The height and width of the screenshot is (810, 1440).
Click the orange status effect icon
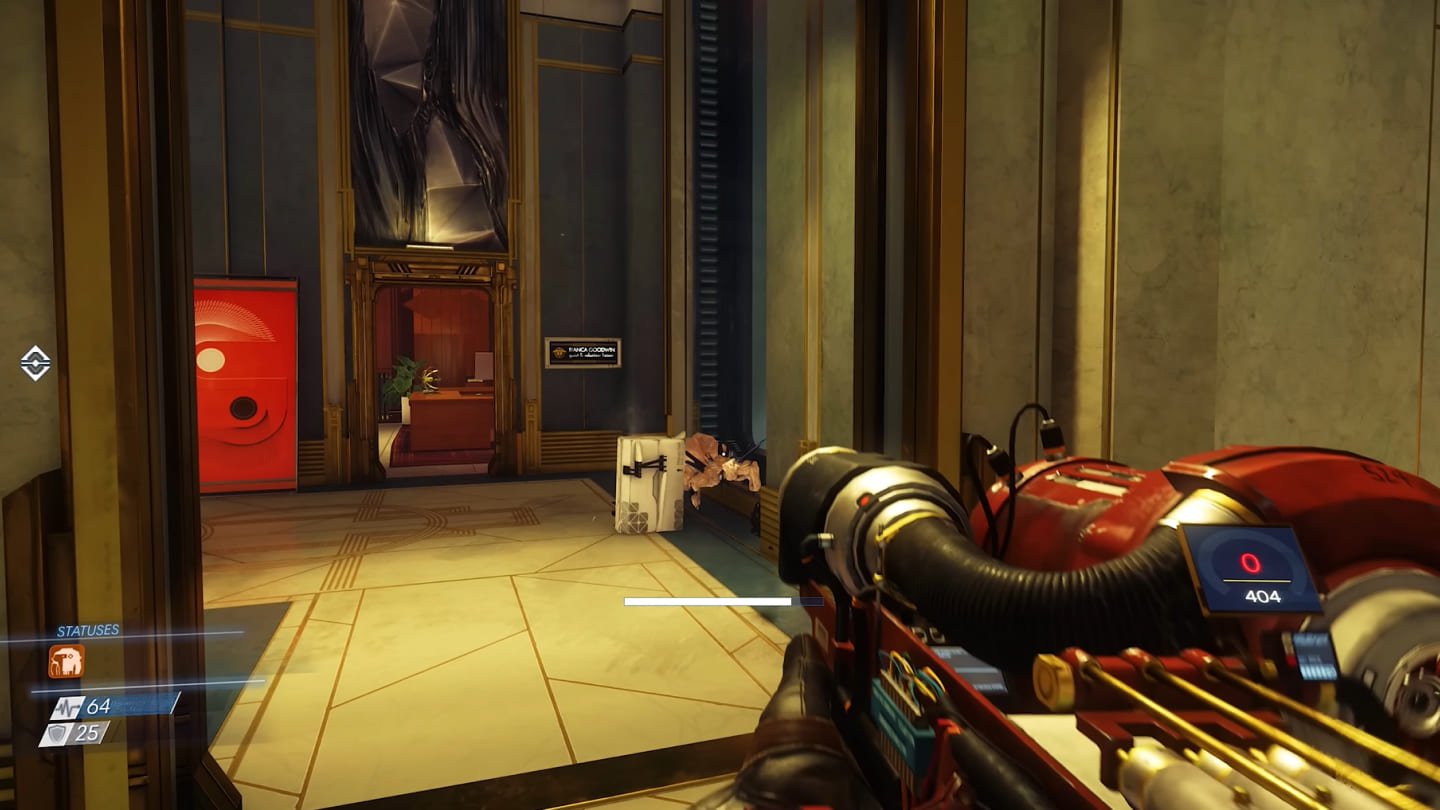[66, 661]
